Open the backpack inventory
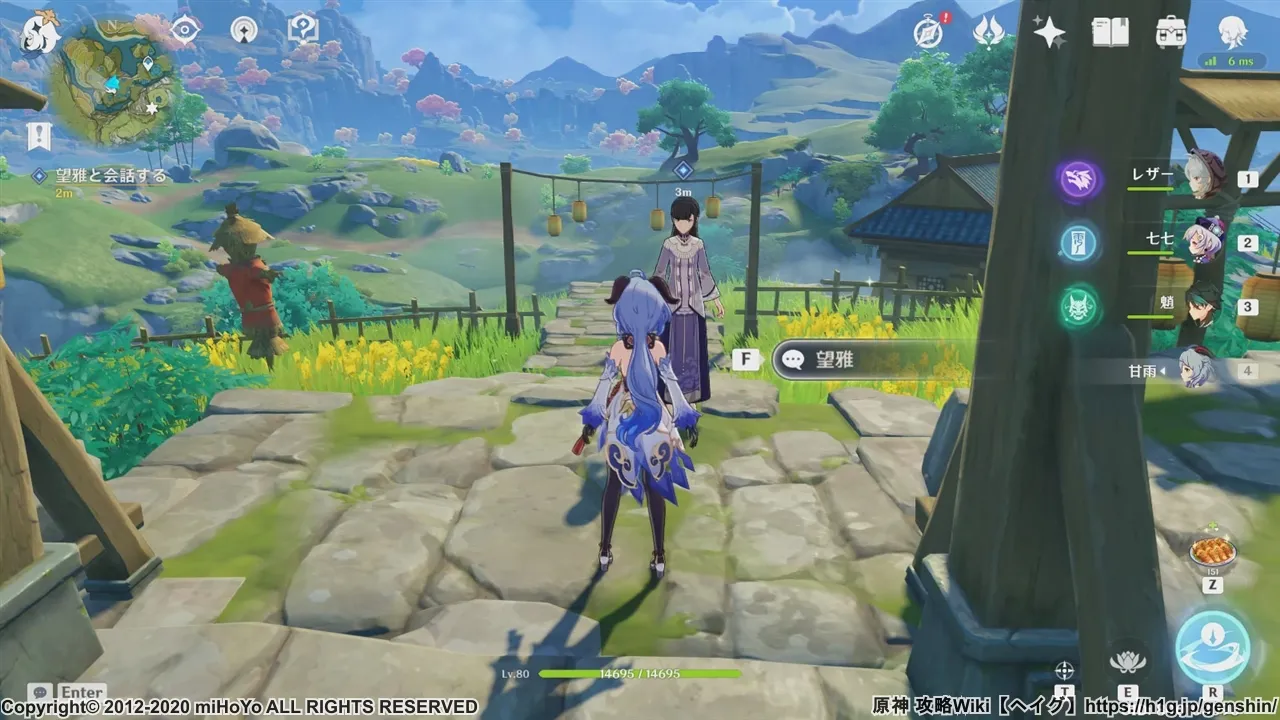This screenshot has height=720, width=1280. pyautogui.click(x=1170, y=33)
